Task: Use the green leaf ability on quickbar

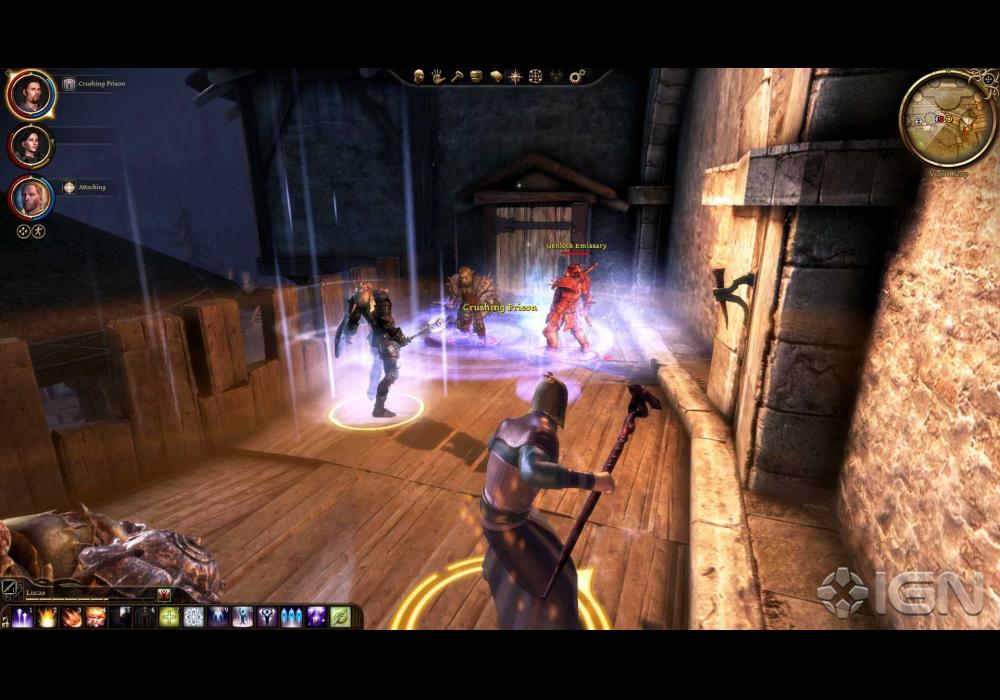Action: [x=341, y=617]
